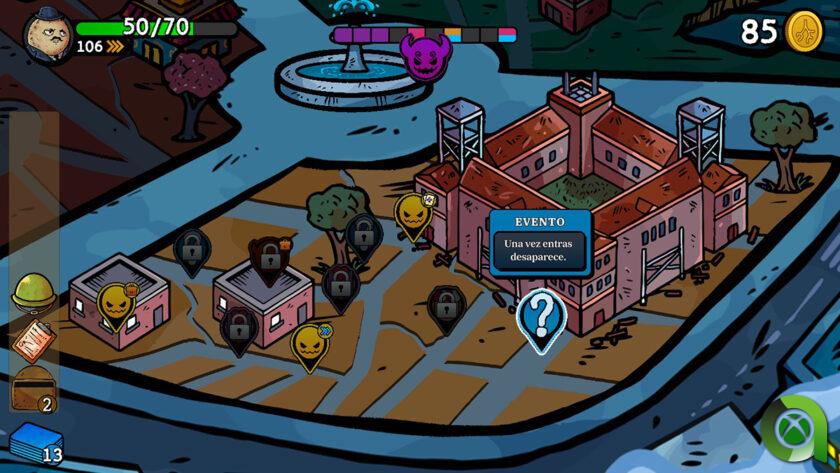Choose the enemy marker with blue arrows badge
The height and width of the screenshot is (473, 840).
click(x=310, y=343)
